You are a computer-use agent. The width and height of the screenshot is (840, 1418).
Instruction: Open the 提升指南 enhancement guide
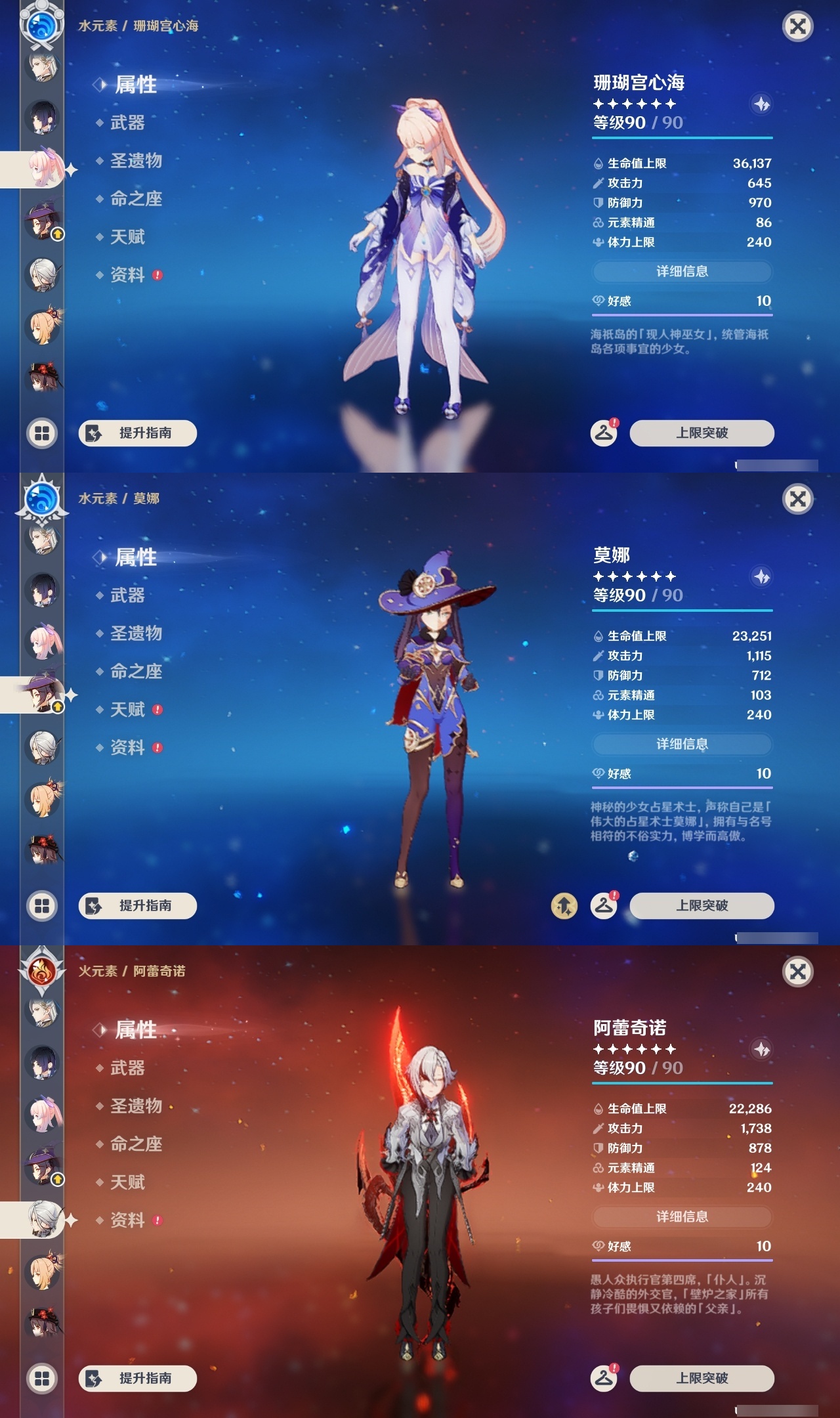click(x=136, y=433)
